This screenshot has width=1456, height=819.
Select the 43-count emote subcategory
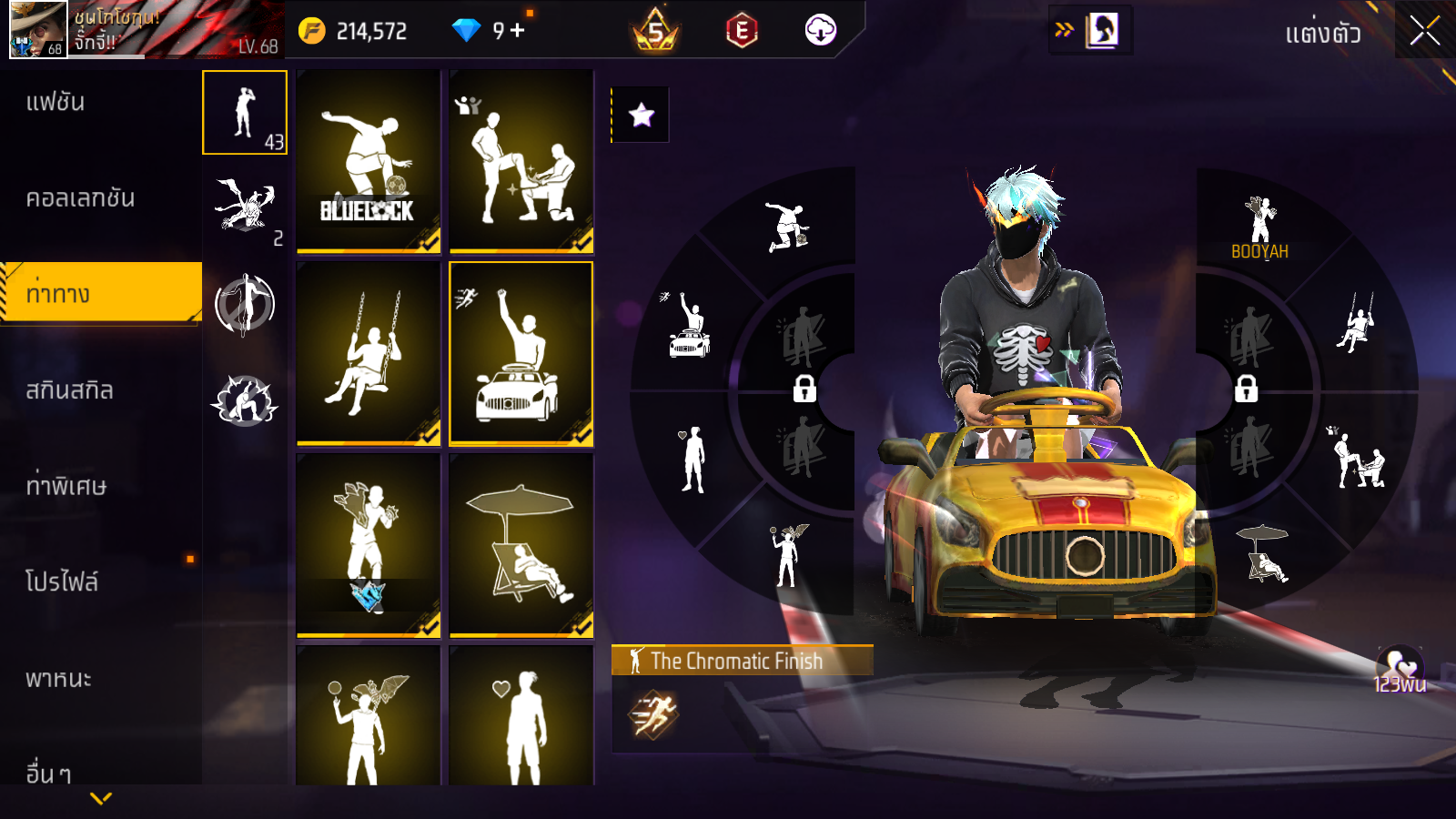tap(245, 113)
